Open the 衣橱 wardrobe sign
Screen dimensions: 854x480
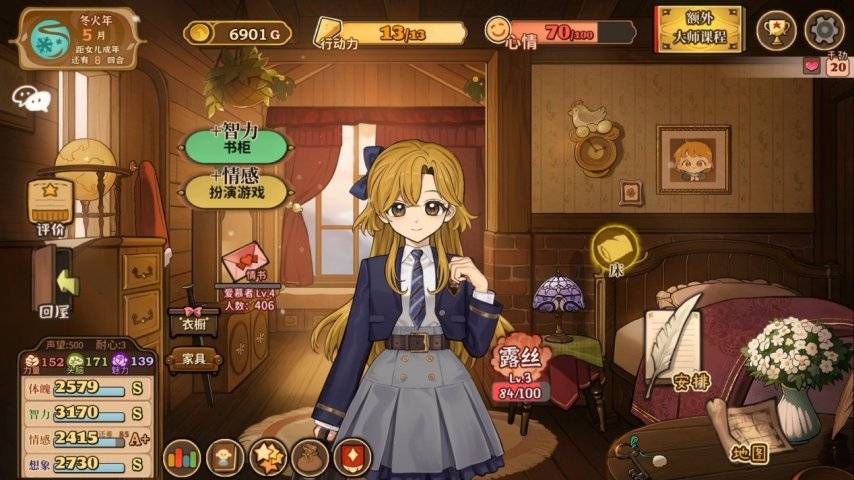[193, 321]
